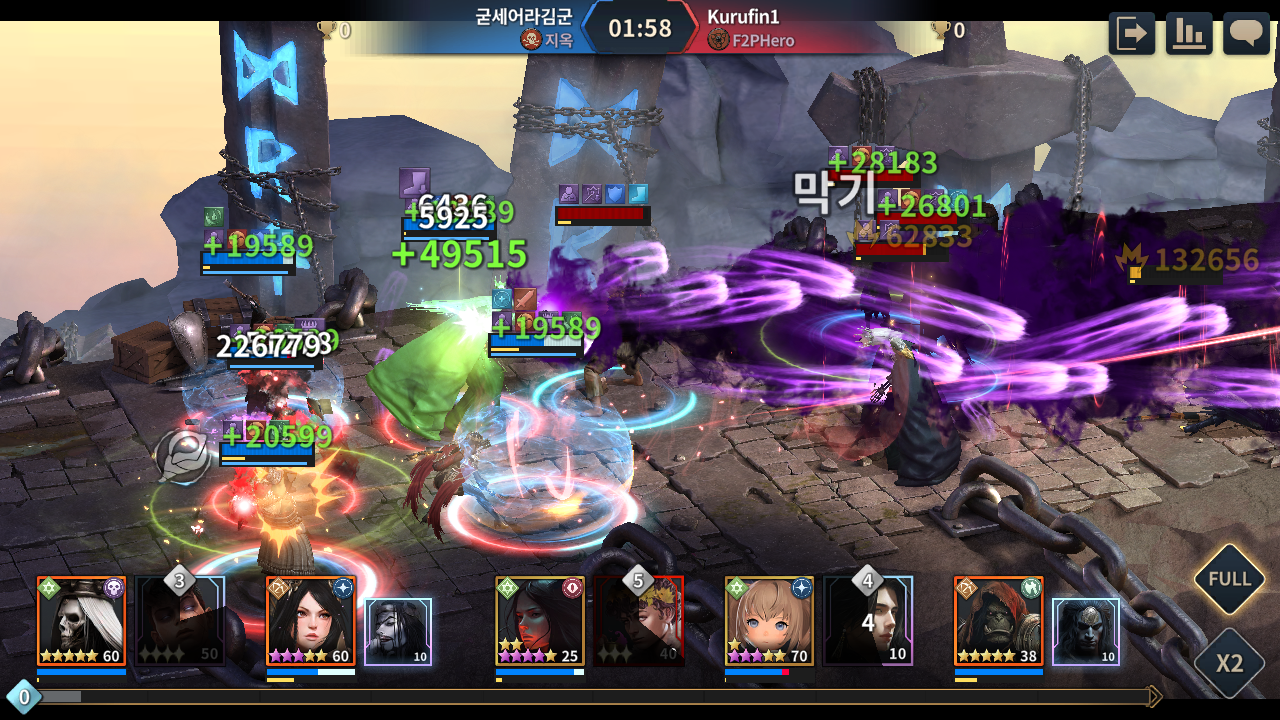This screenshot has width=1280, height=720.
Task: View opponent Kurufin1's player banner
Action: 790,28
